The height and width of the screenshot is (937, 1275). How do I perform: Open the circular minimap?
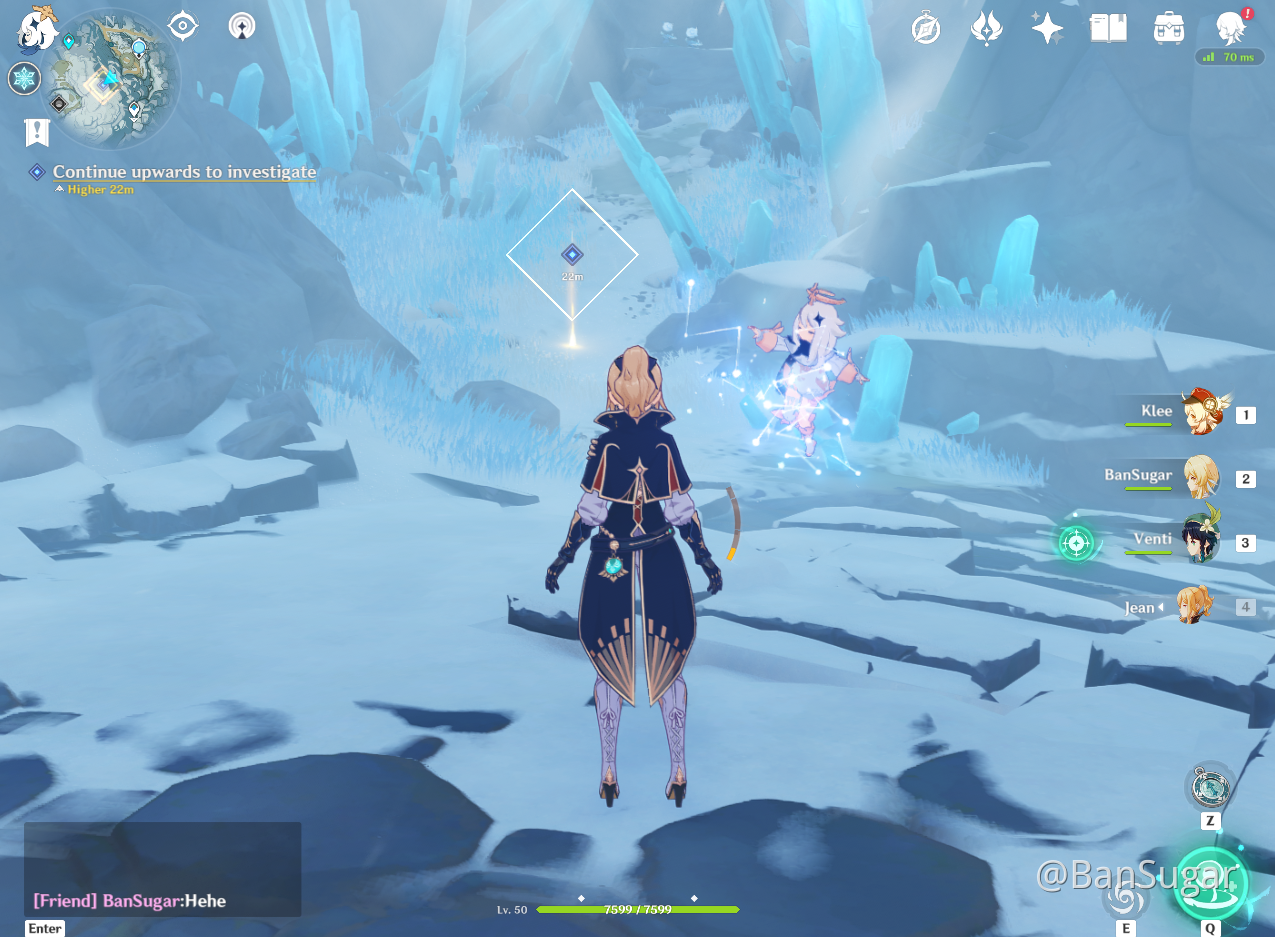[113, 78]
